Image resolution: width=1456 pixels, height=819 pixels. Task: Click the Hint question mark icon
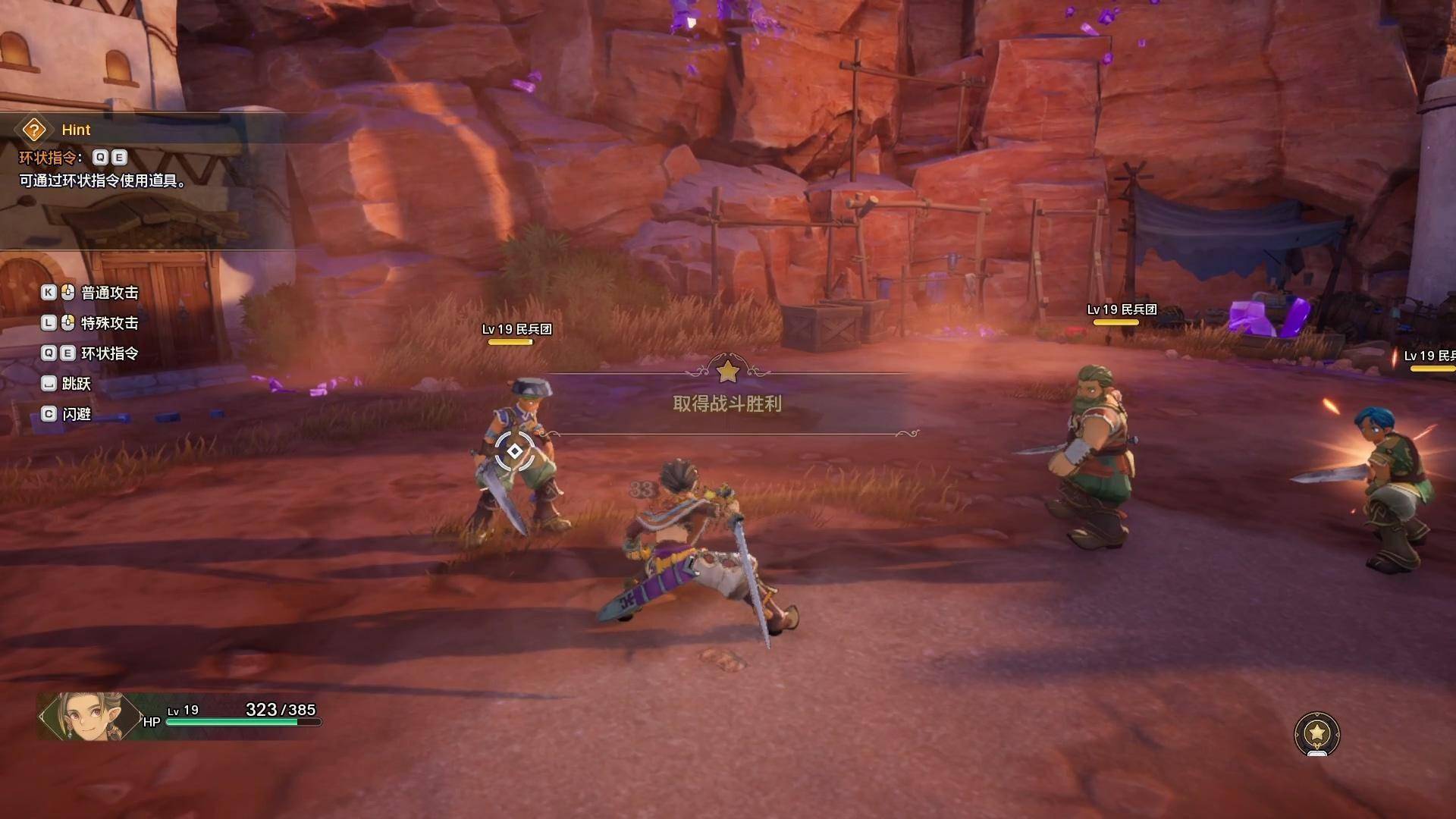[34, 130]
